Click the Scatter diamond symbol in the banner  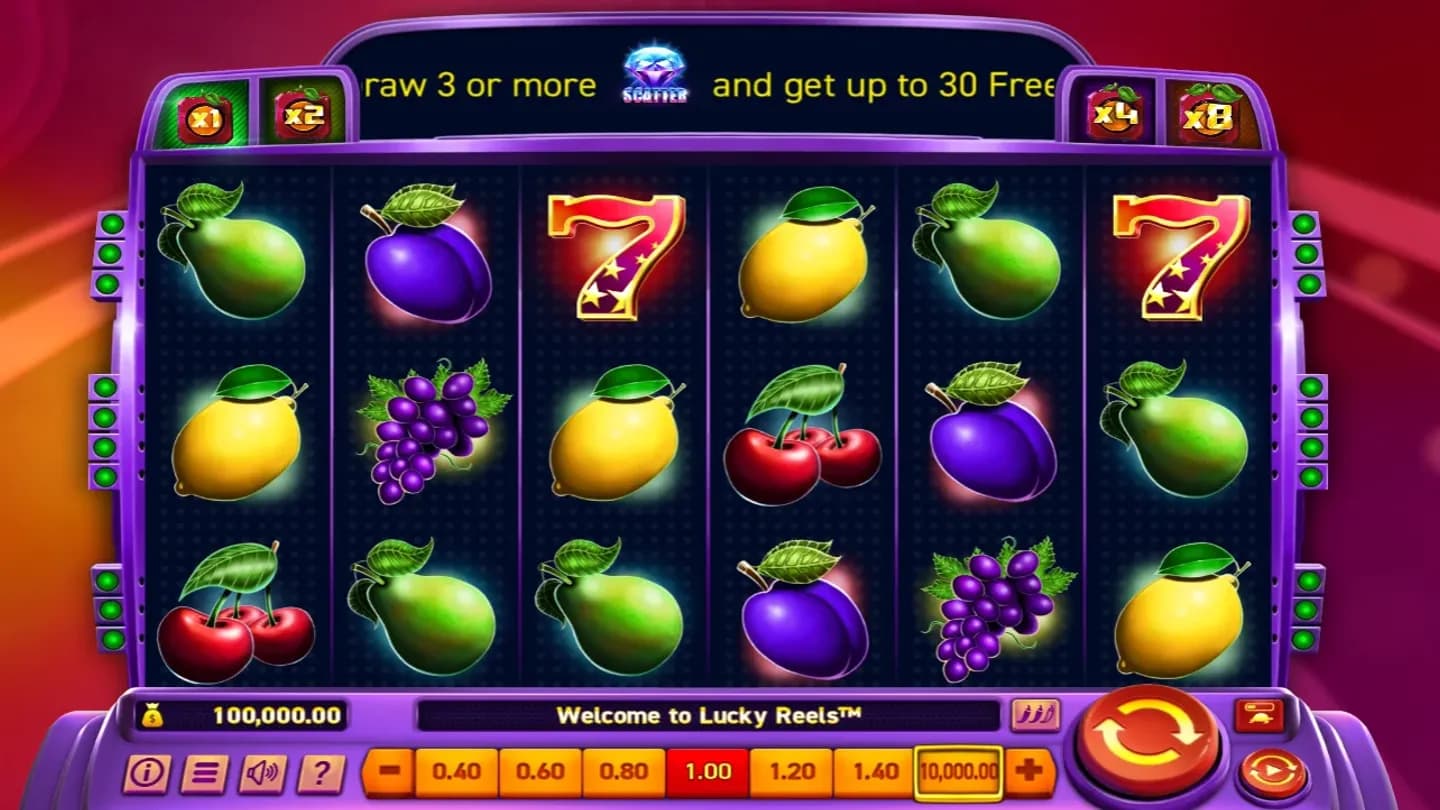point(655,73)
